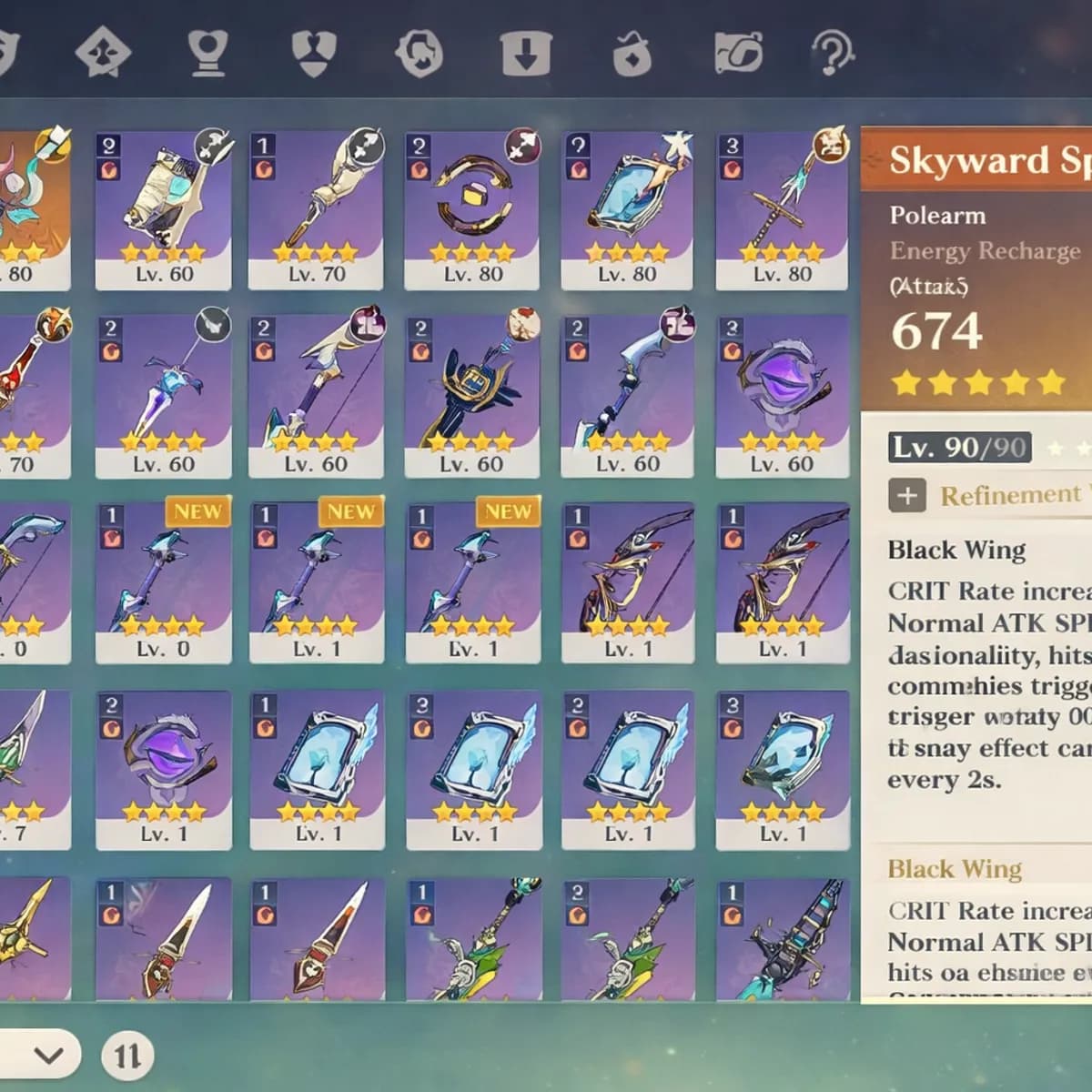Click the plus button beside Refinement
Screen dimensions: 1092x1092
pos(906,495)
